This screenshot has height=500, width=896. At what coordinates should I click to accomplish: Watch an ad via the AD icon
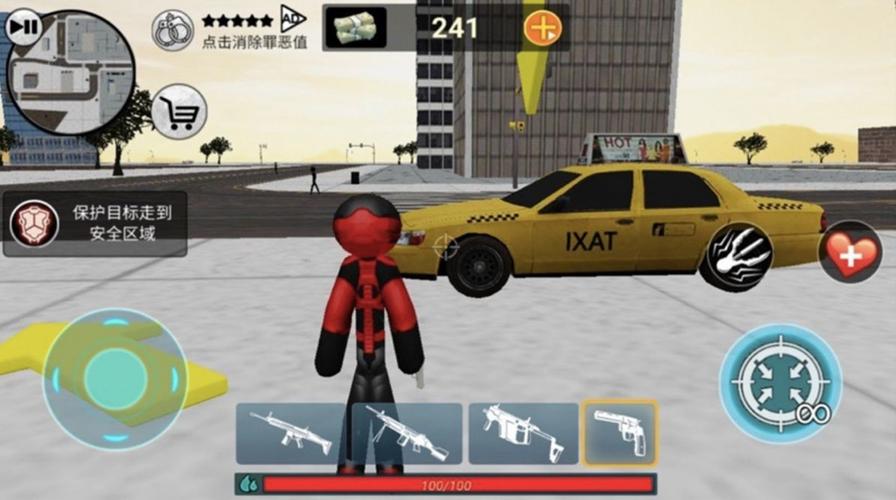(x=291, y=17)
